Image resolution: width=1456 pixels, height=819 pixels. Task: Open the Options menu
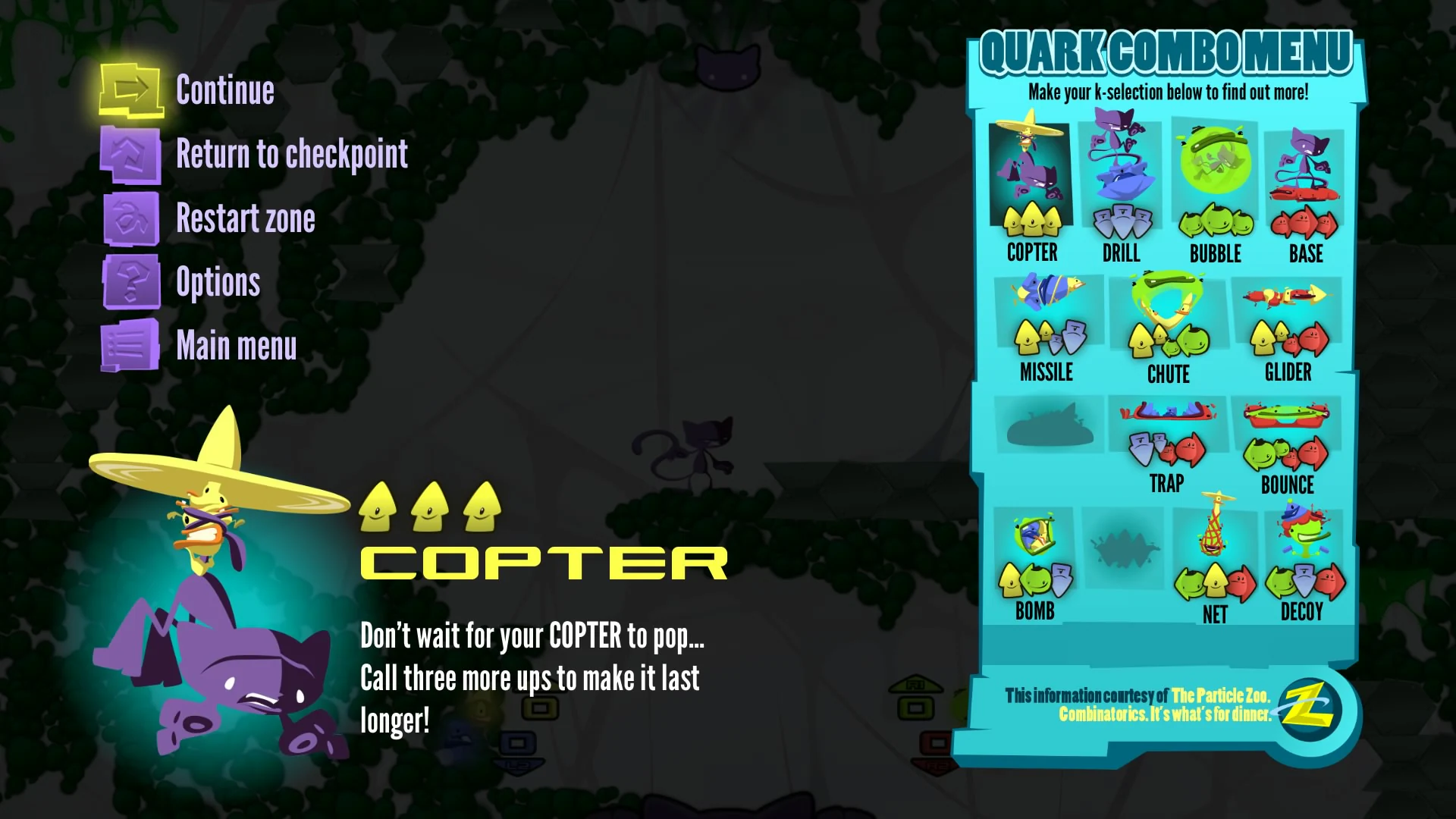click(218, 281)
